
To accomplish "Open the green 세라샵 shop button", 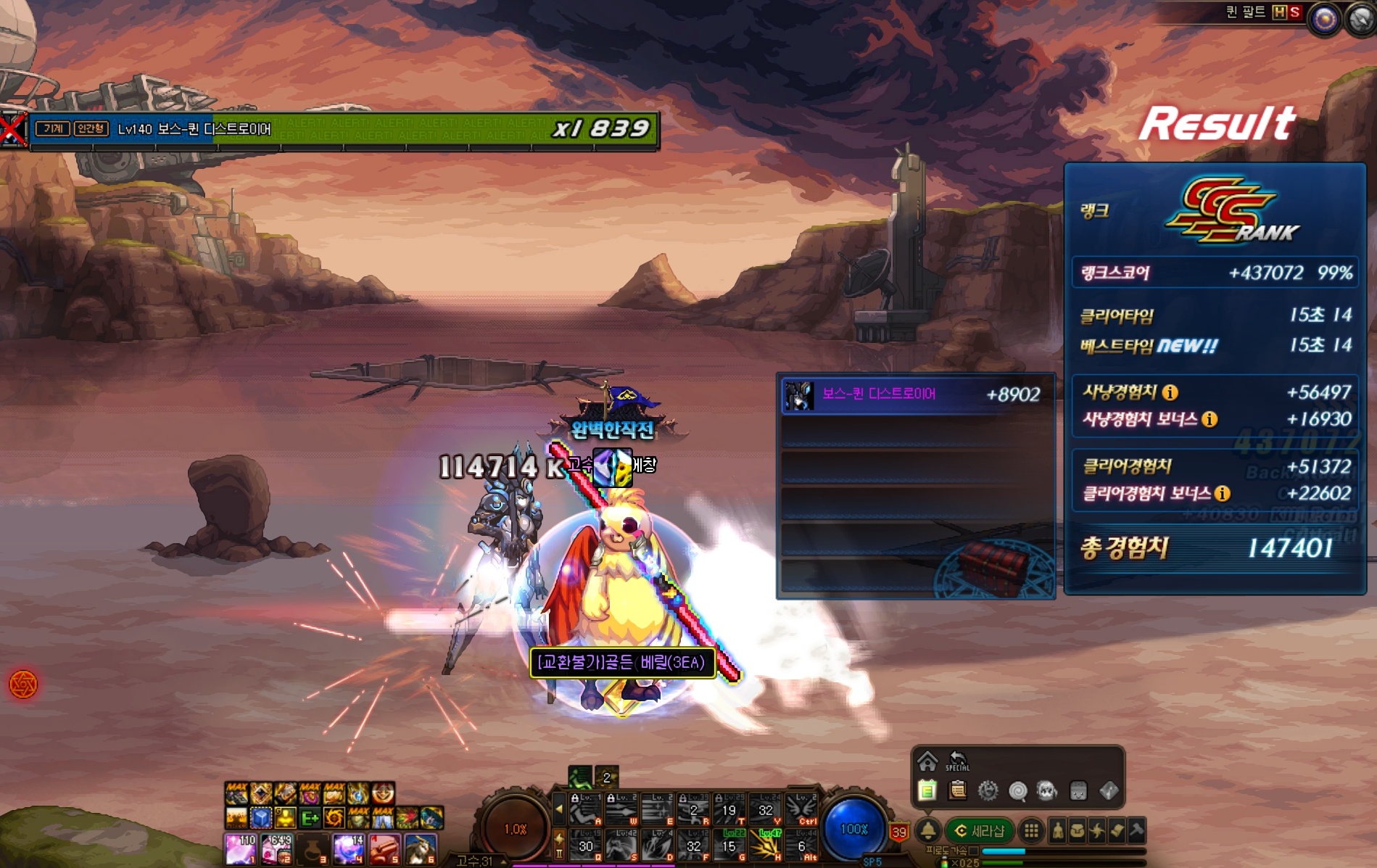I will (x=979, y=831).
